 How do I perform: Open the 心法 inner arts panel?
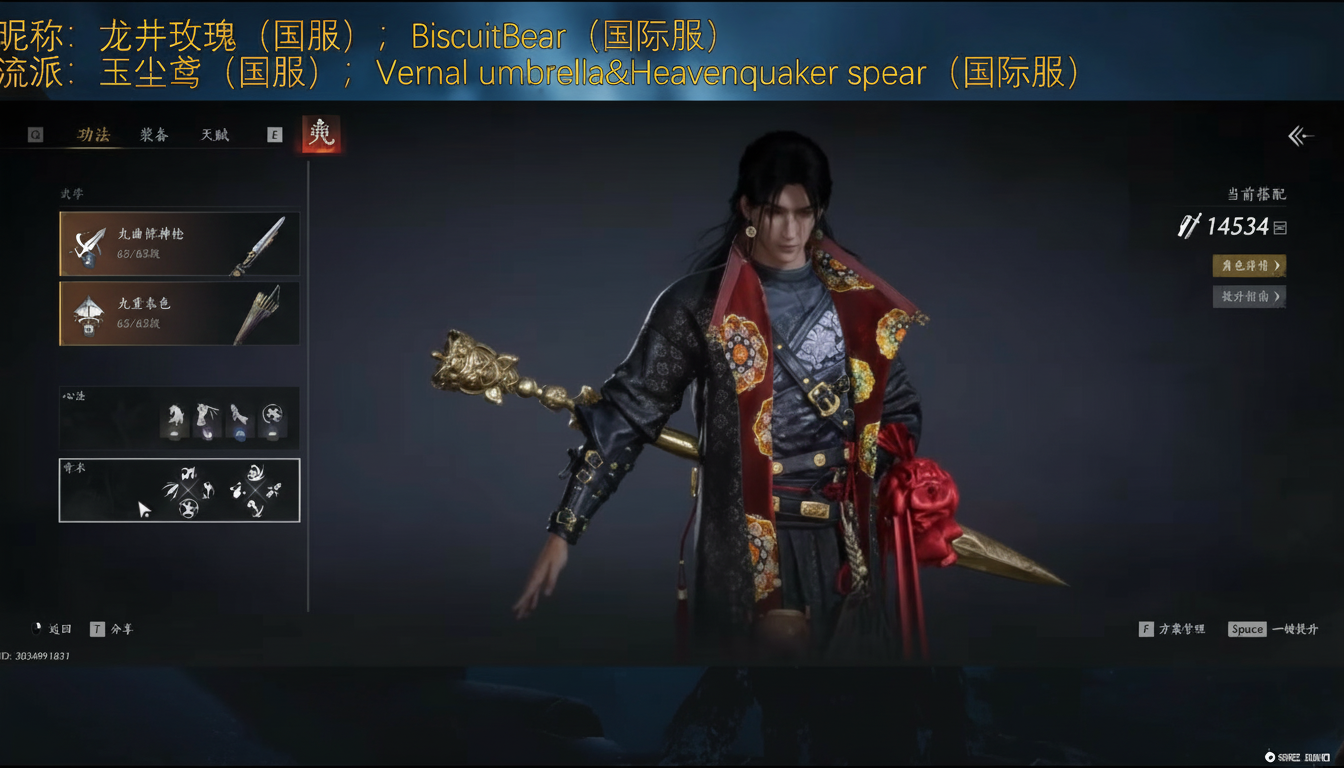click(x=179, y=417)
